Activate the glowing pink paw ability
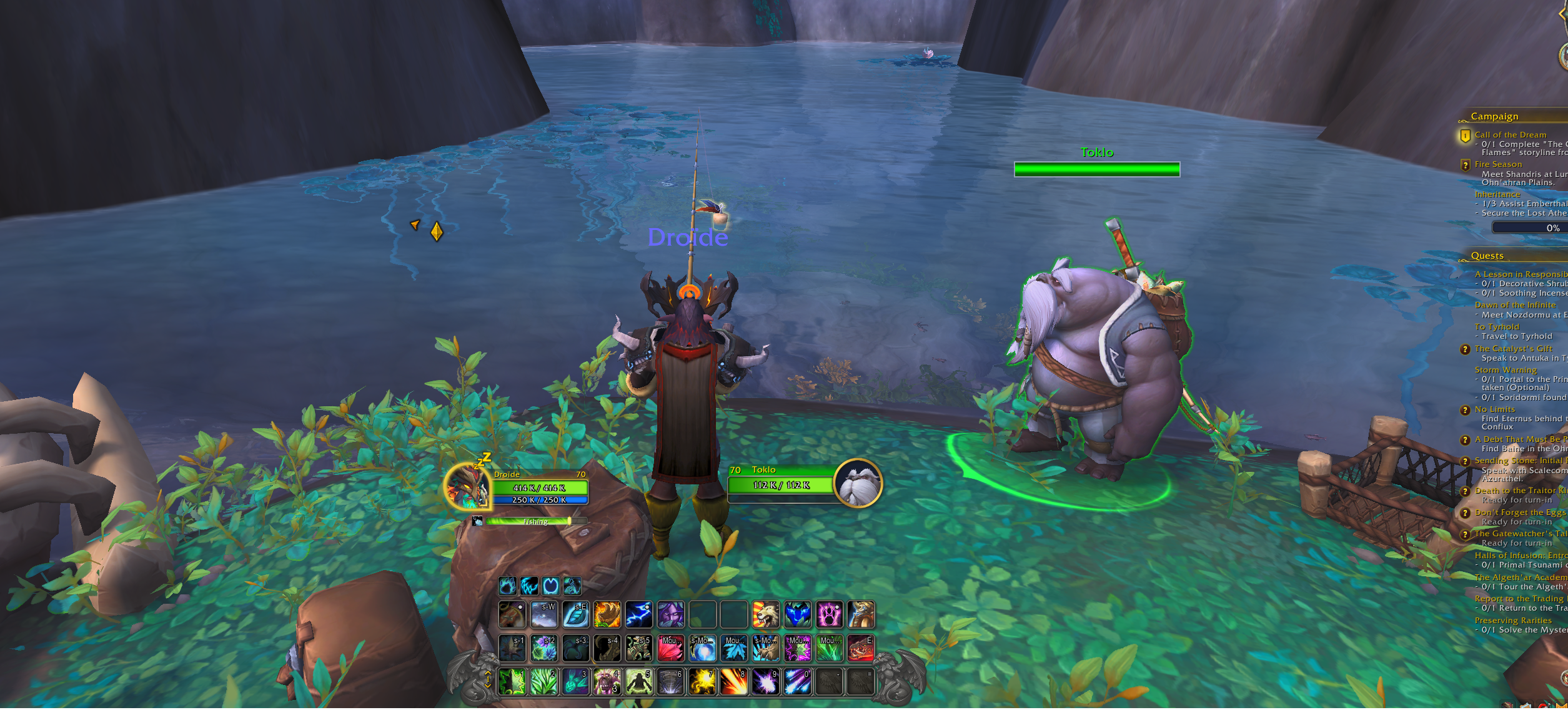Viewport: 1568px width, 720px height. (x=829, y=614)
